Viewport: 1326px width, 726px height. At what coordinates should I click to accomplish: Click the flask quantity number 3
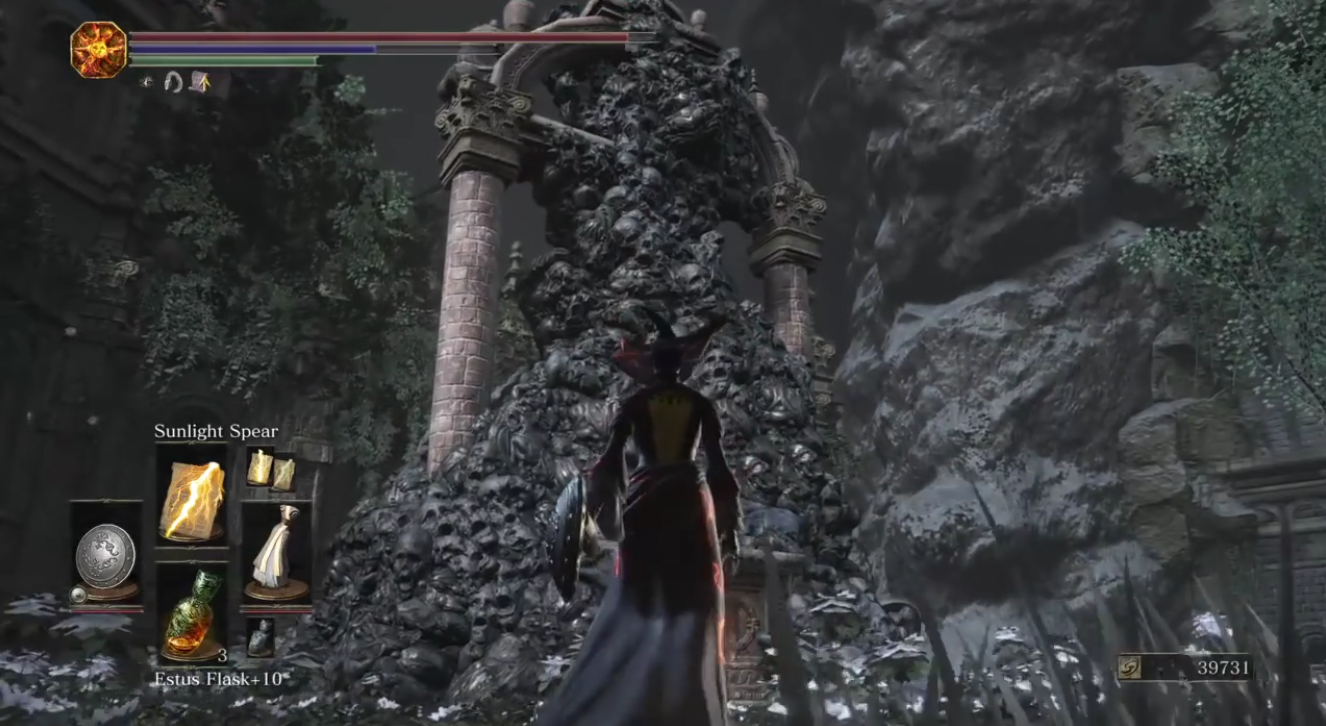tap(222, 655)
